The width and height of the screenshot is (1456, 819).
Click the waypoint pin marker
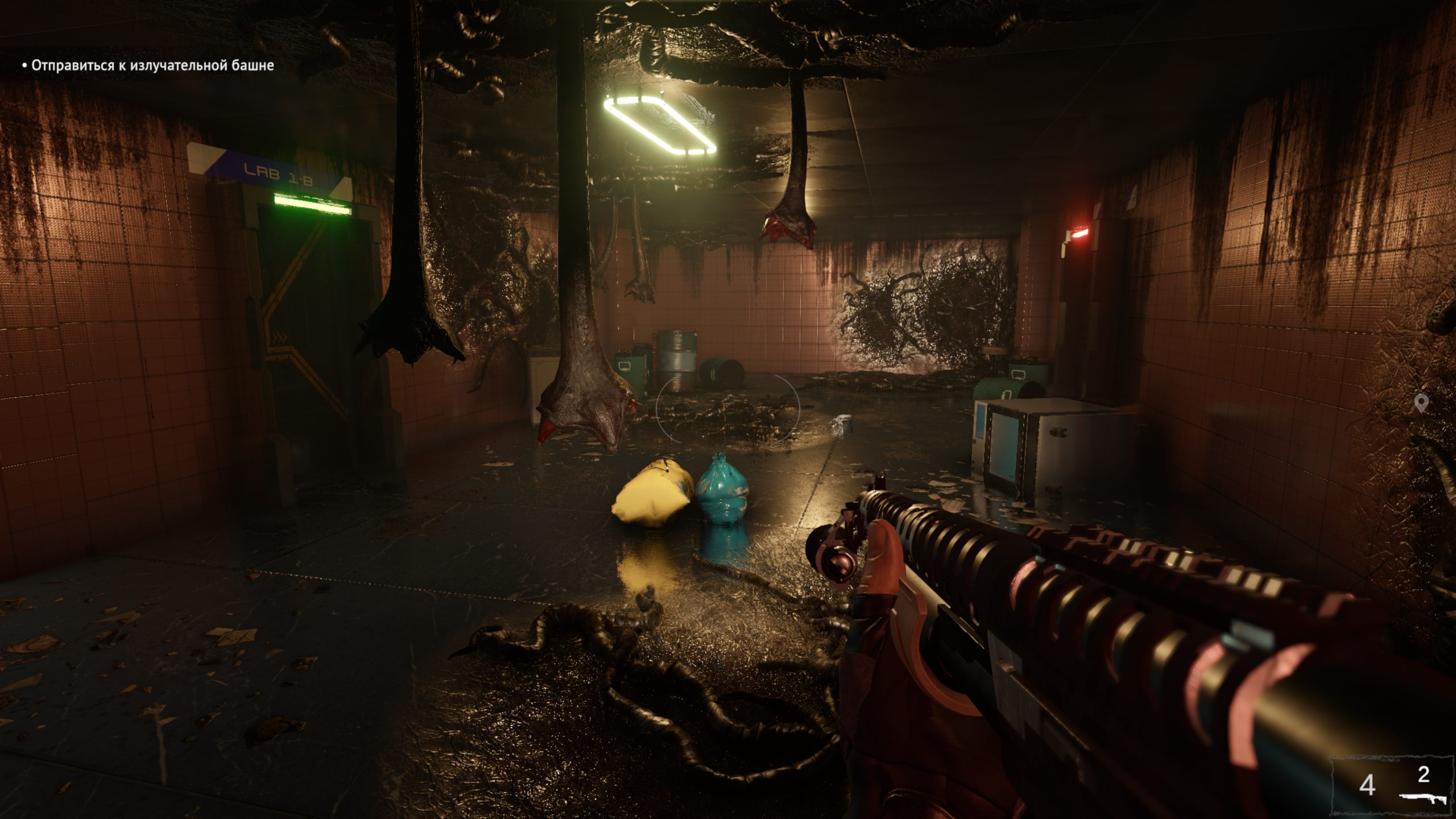click(1421, 403)
